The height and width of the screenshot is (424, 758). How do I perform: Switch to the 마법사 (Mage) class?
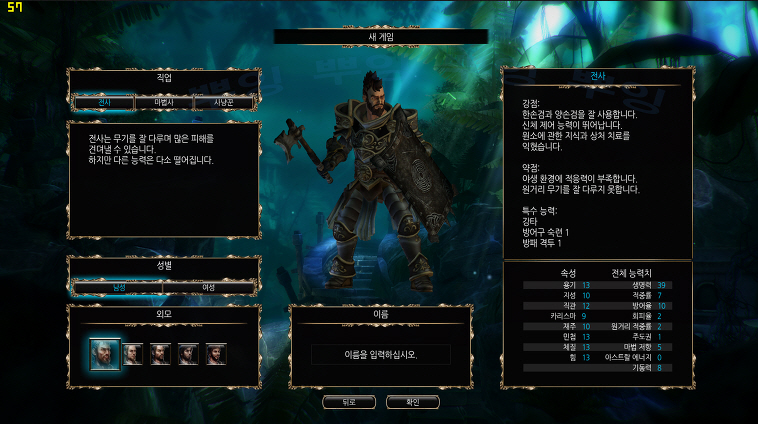(x=163, y=102)
